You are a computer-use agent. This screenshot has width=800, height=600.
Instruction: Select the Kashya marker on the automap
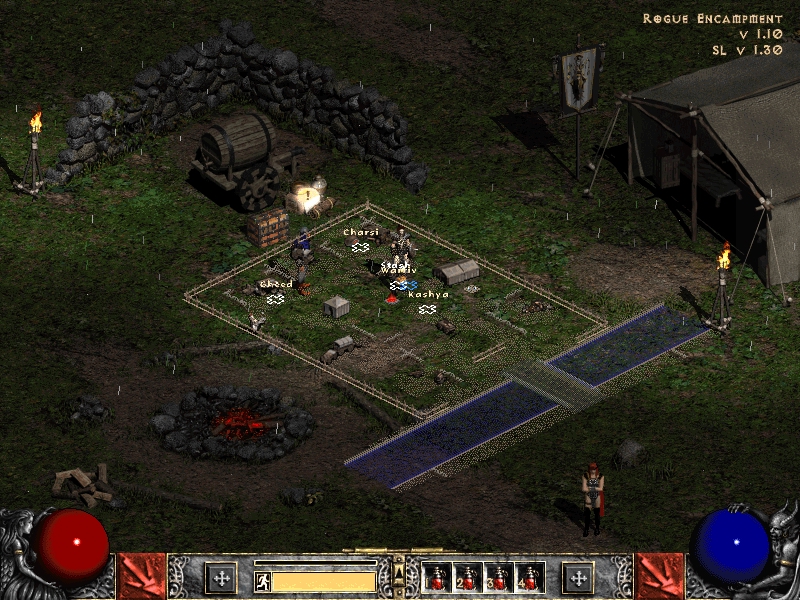click(x=428, y=309)
